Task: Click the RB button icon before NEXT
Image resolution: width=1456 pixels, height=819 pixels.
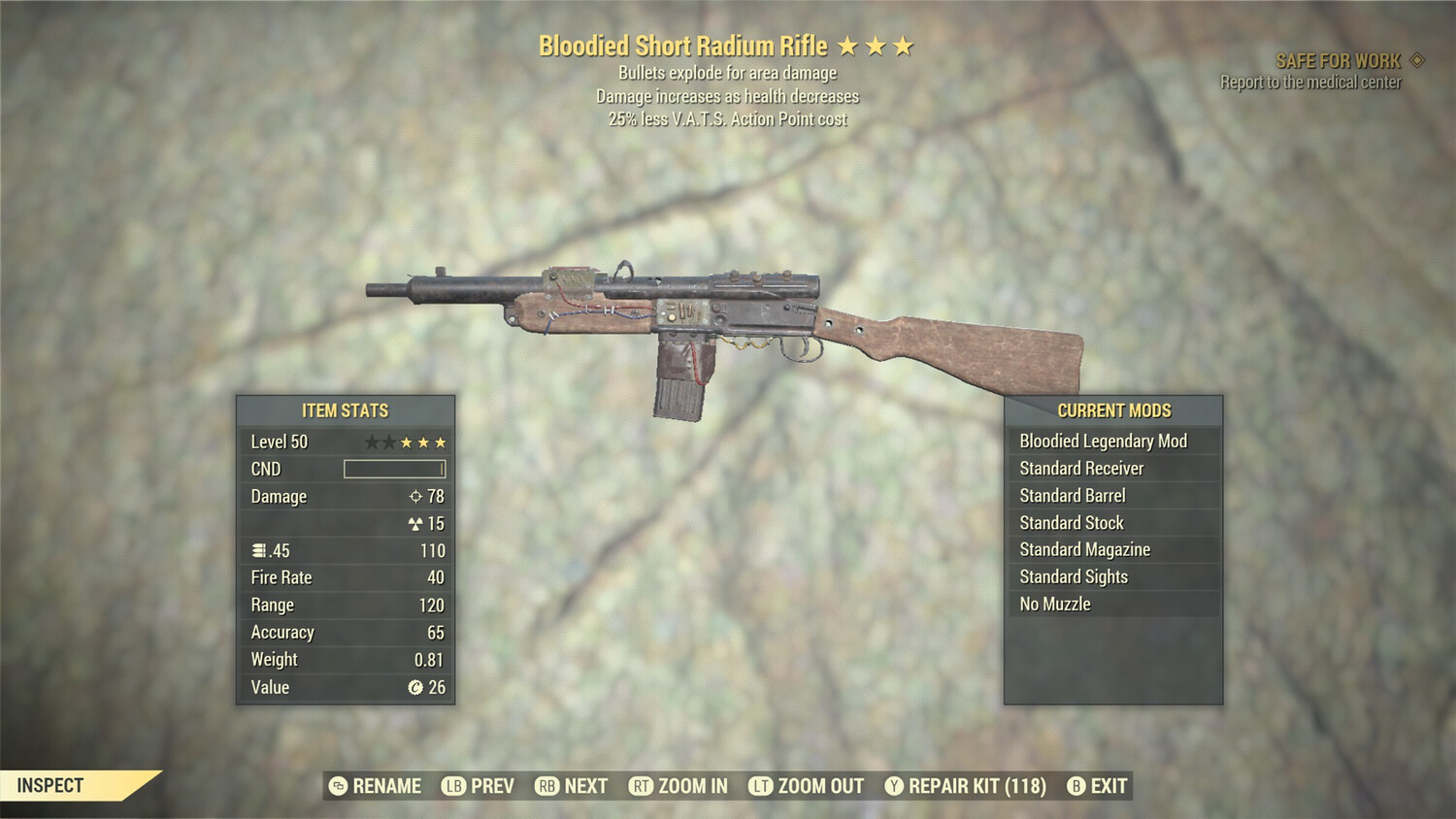Action: coord(546,786)
